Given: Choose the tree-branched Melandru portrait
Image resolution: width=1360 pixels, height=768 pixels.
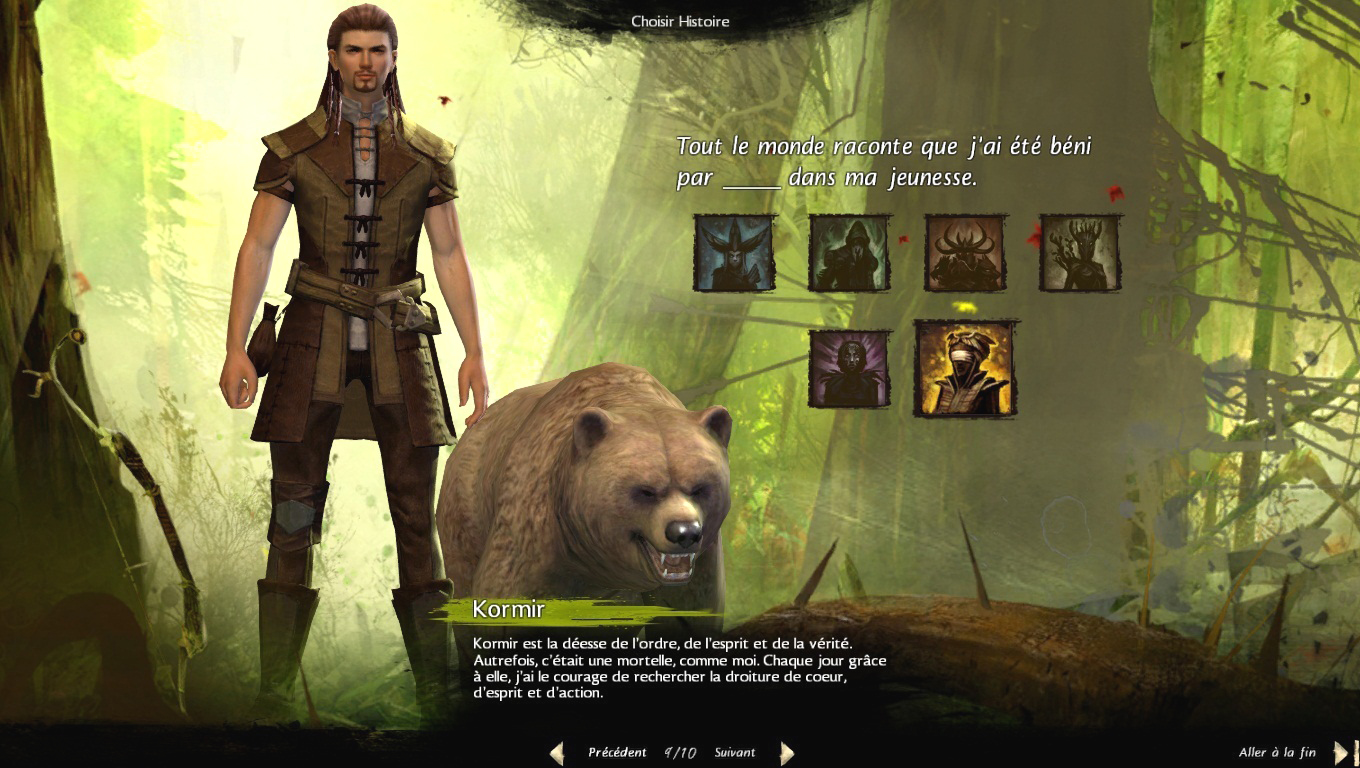Looking at the screenshot, I should pyautogui.click(x=1080, y=253).
